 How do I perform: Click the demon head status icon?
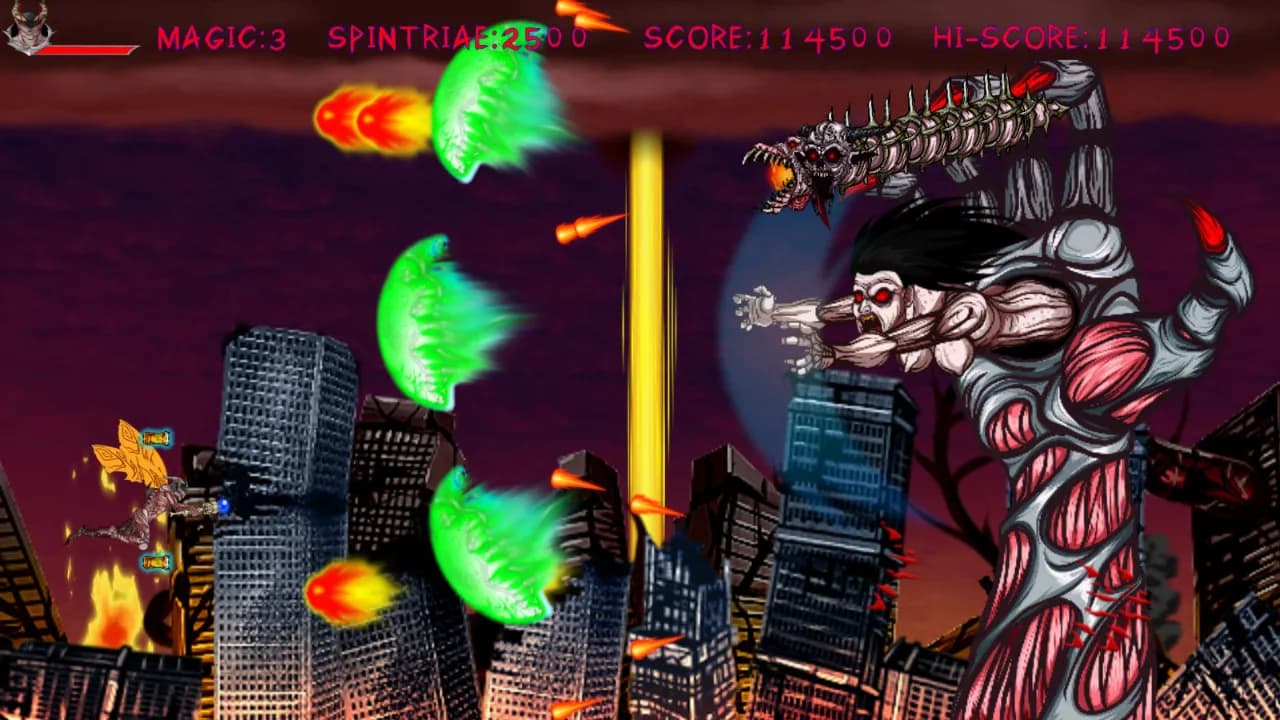pyautogui.click(x=30, y=25)
